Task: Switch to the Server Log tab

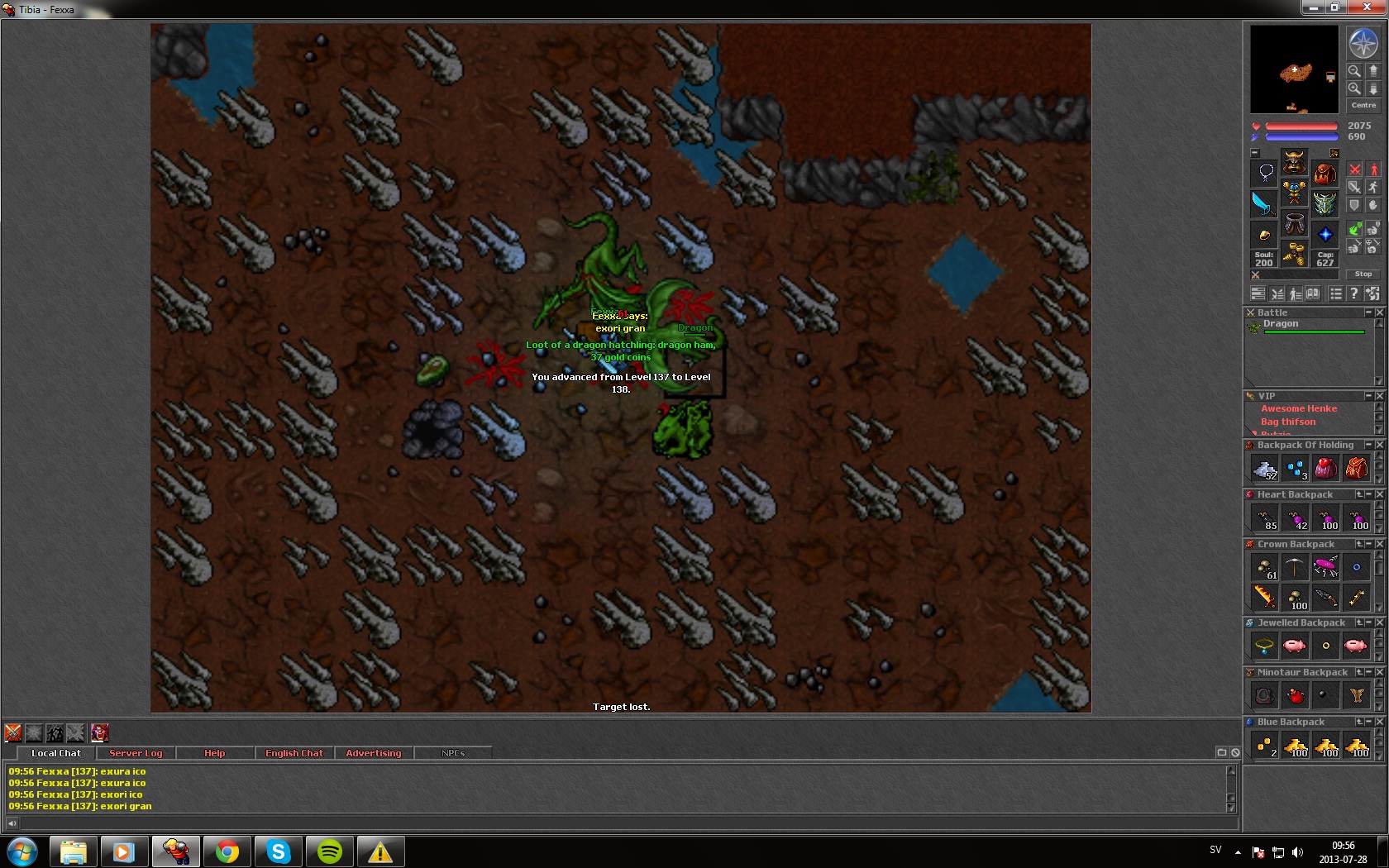Action: (x=136, y=753)
